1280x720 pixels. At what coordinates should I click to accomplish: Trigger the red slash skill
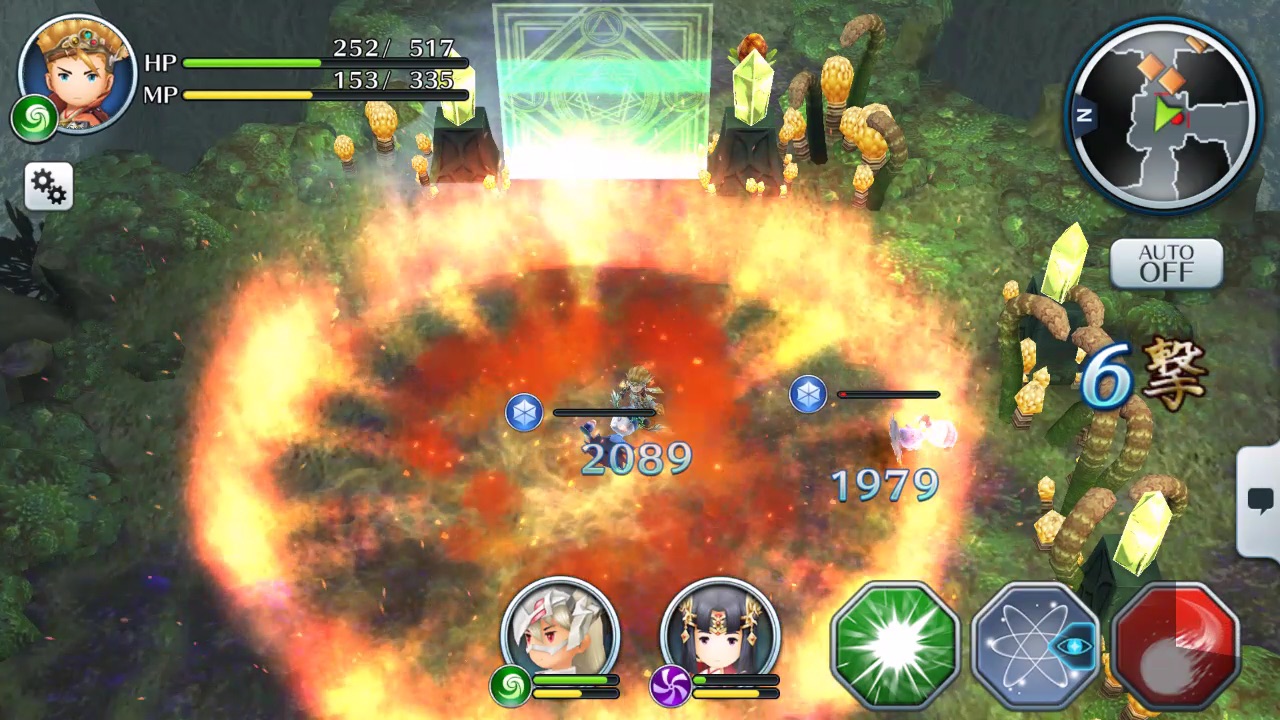1175,645
